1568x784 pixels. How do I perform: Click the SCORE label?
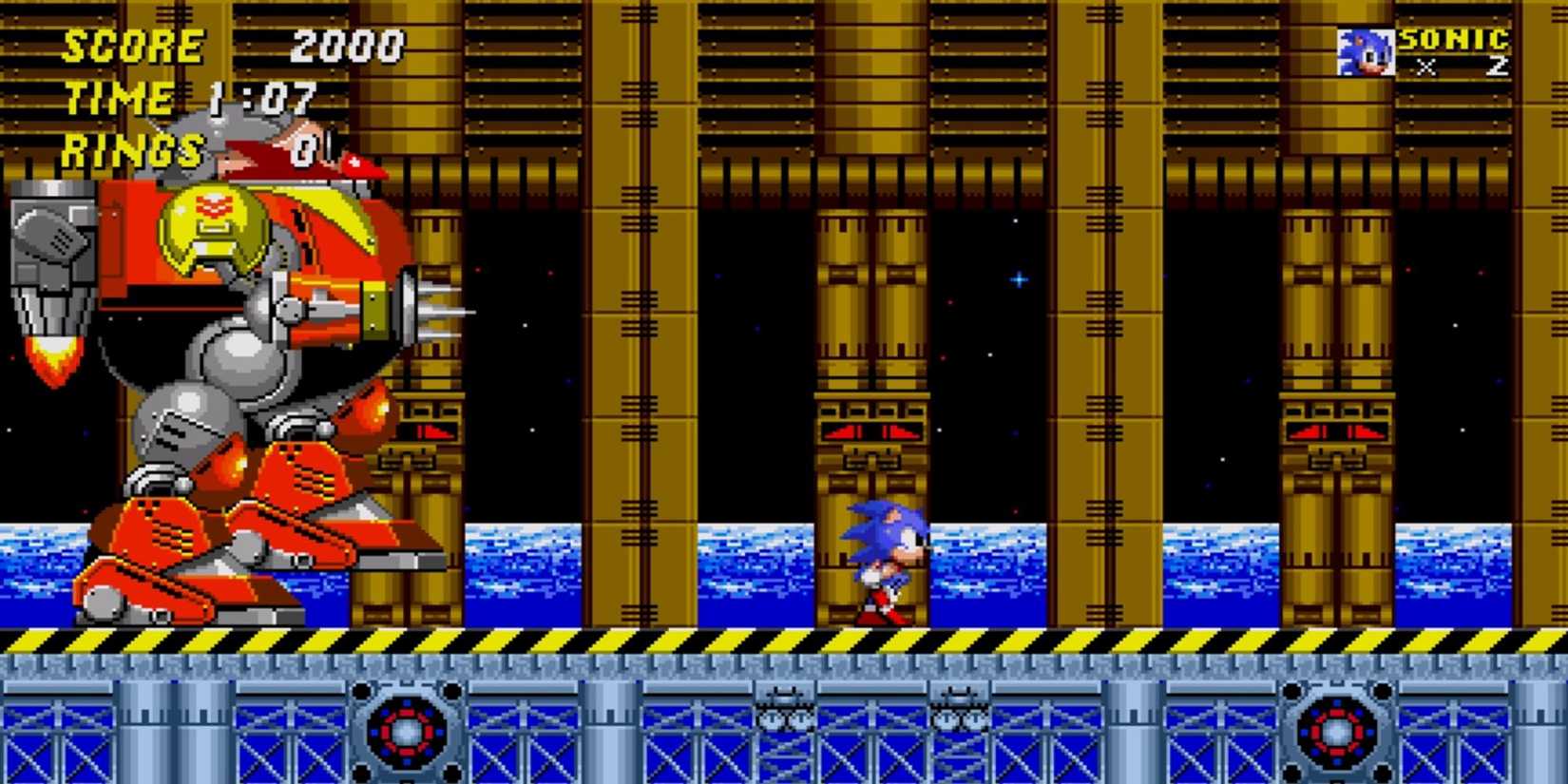[133, 46]
